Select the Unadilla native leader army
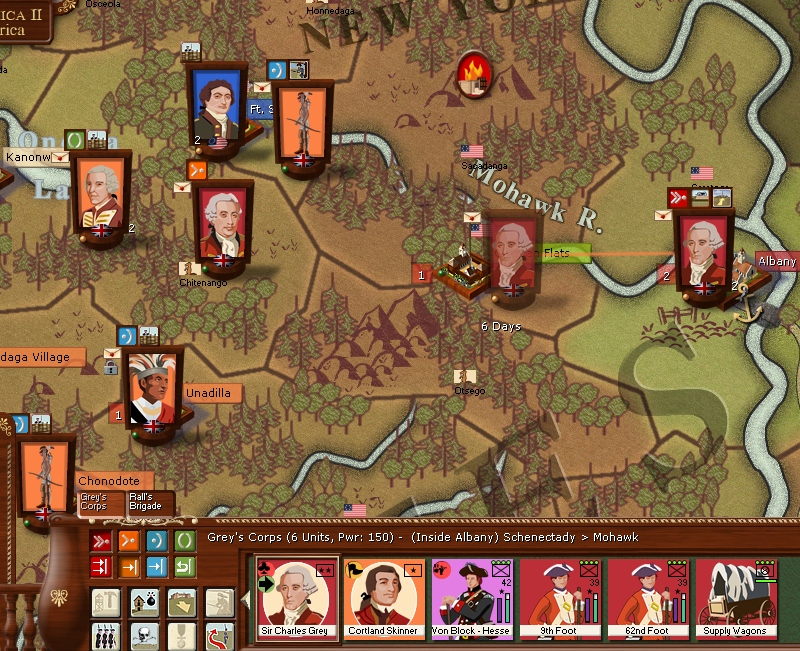 pyautogui.click(x=153, y=391)
